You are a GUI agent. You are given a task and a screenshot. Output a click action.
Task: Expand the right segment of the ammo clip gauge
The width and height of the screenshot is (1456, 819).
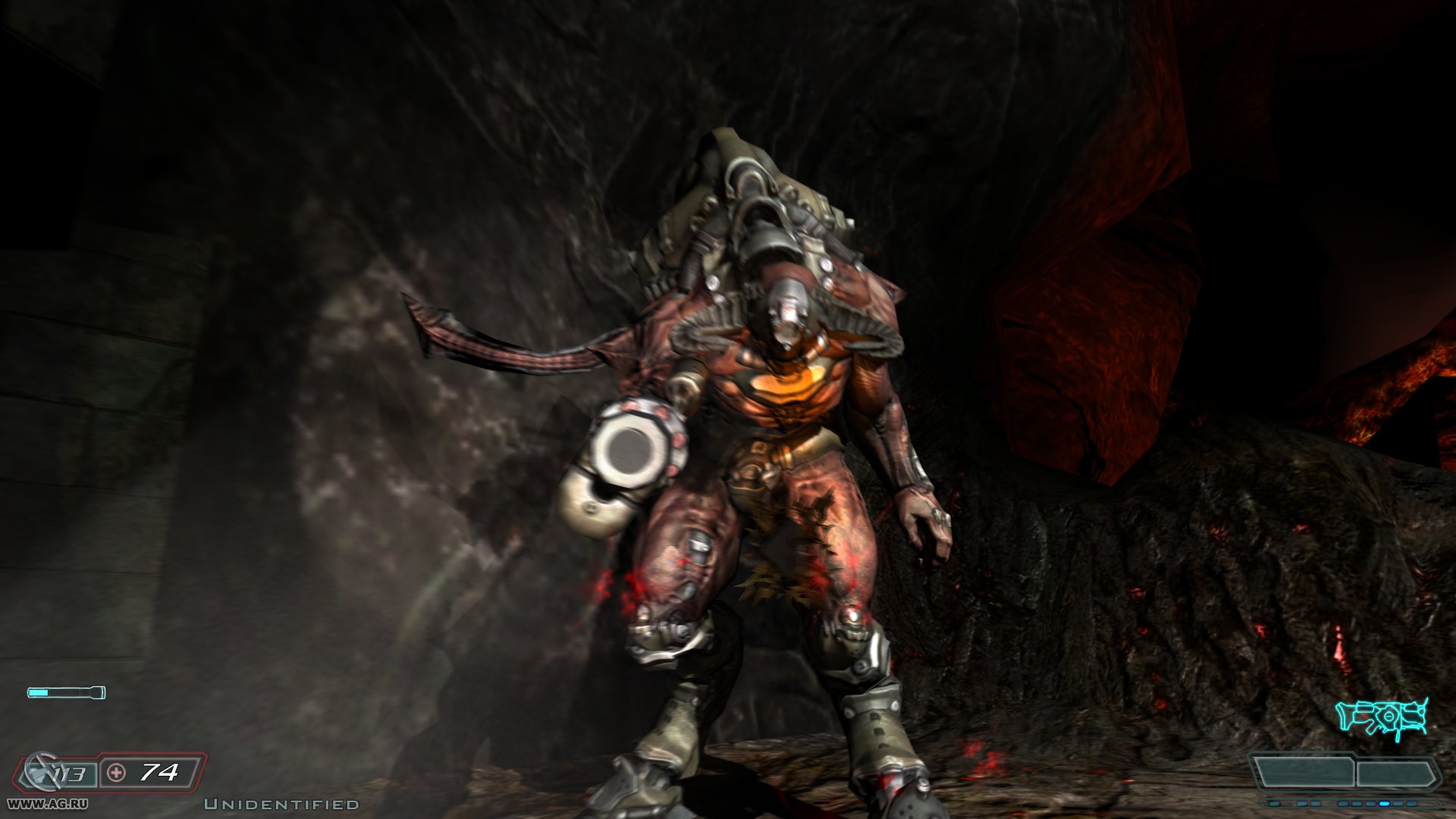click(x=1395, y=773)
